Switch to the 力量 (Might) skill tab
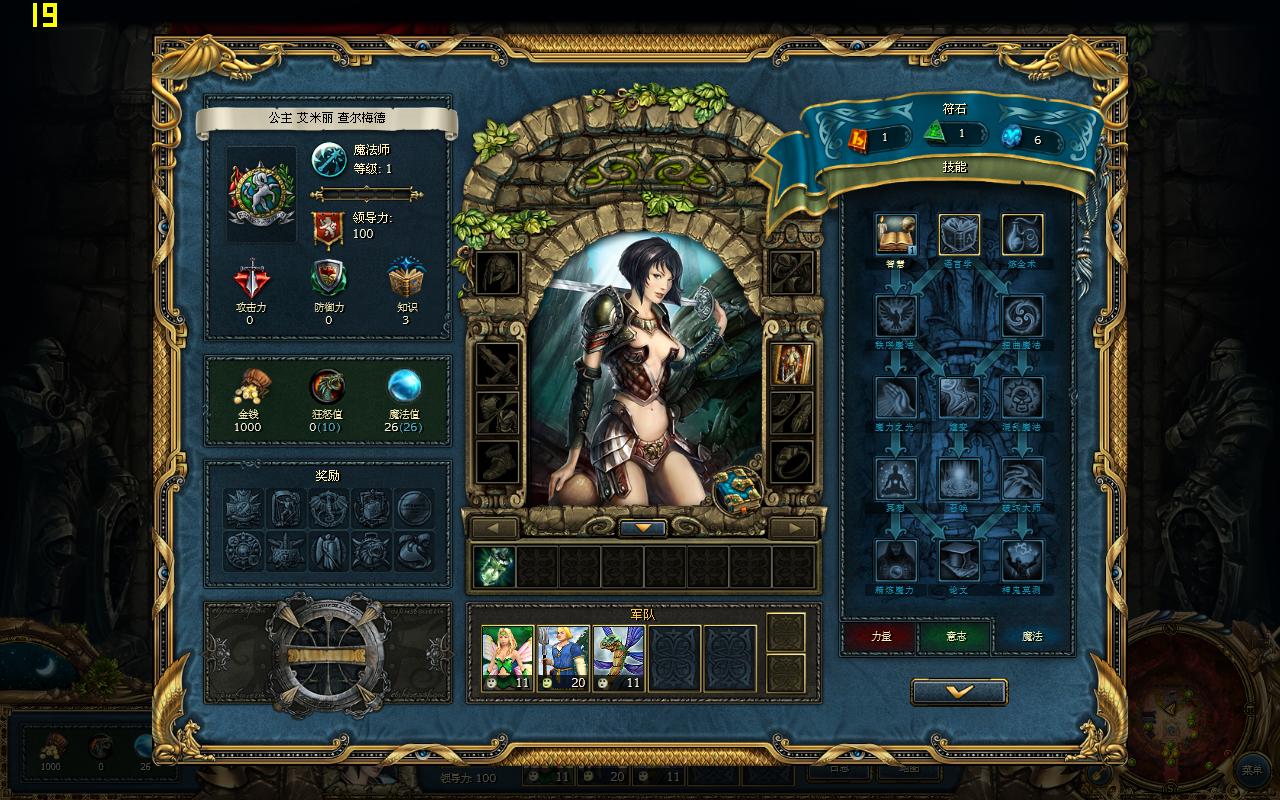Screen dimensions: 1280x800 tap(881, 637)
